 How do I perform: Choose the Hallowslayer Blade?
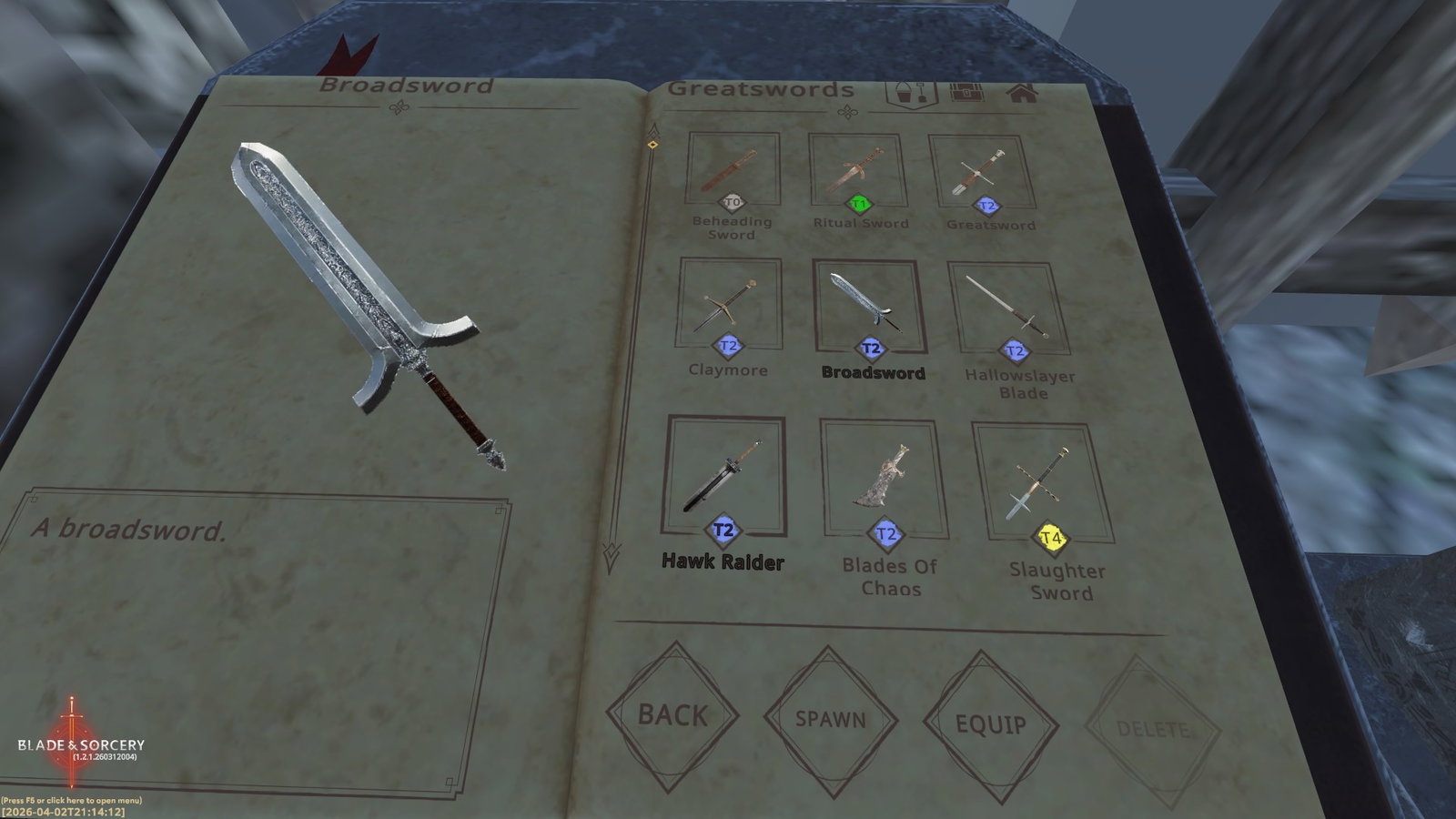[1008, 309]
